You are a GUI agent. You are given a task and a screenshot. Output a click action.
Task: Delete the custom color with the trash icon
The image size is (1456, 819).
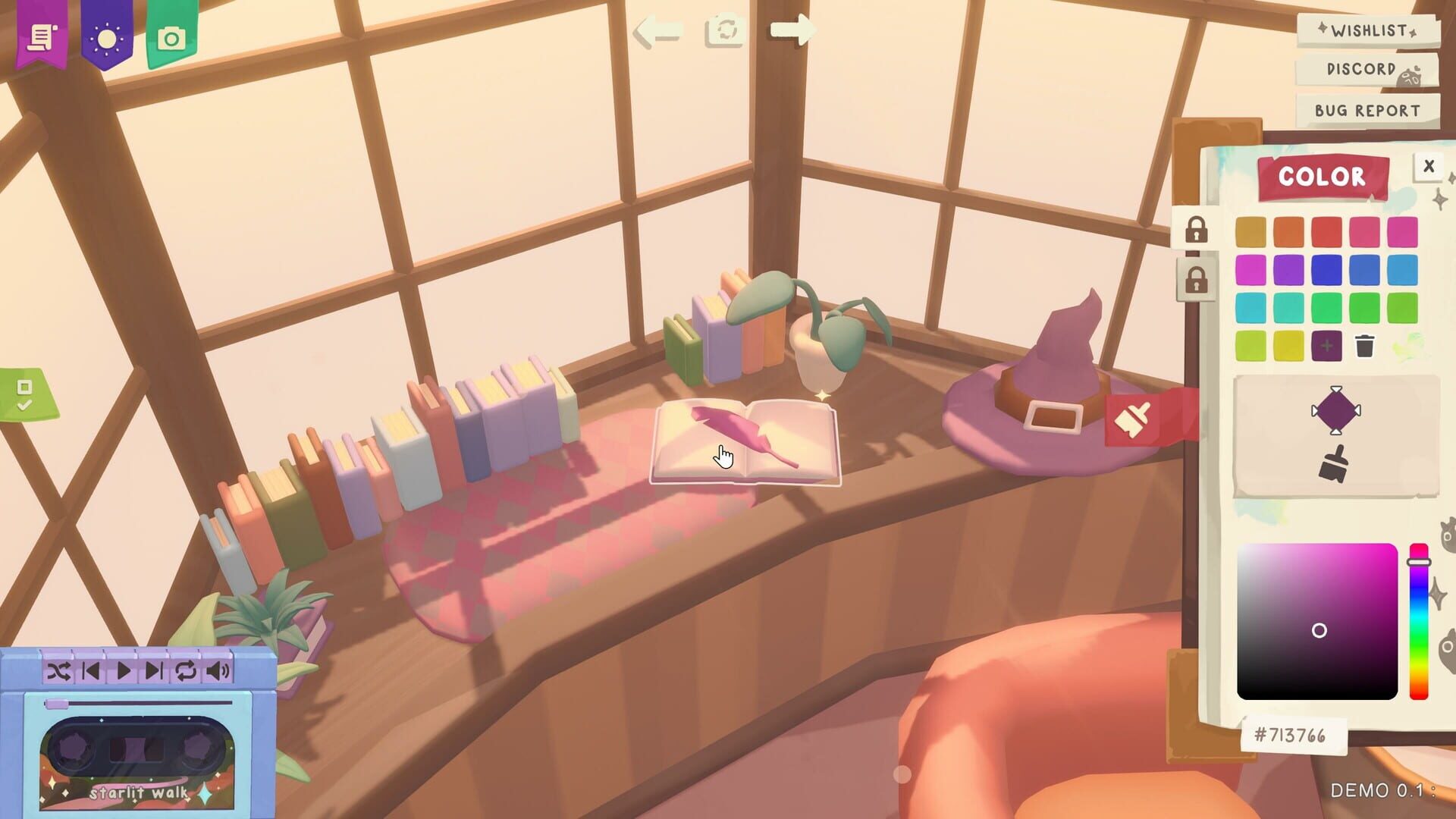tap(1365, 345)
